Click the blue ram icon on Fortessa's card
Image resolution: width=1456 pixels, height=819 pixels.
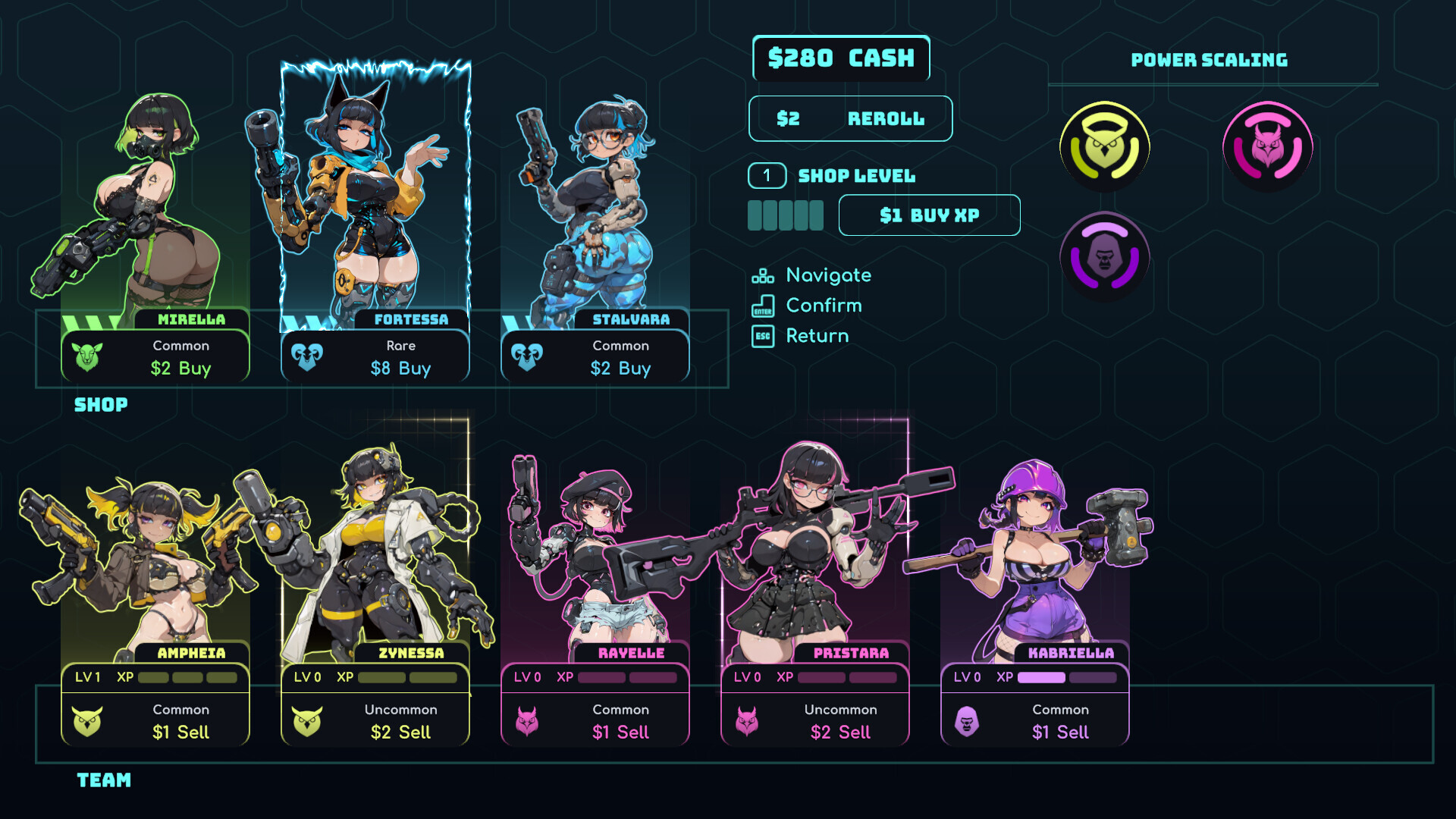[306, 356]
